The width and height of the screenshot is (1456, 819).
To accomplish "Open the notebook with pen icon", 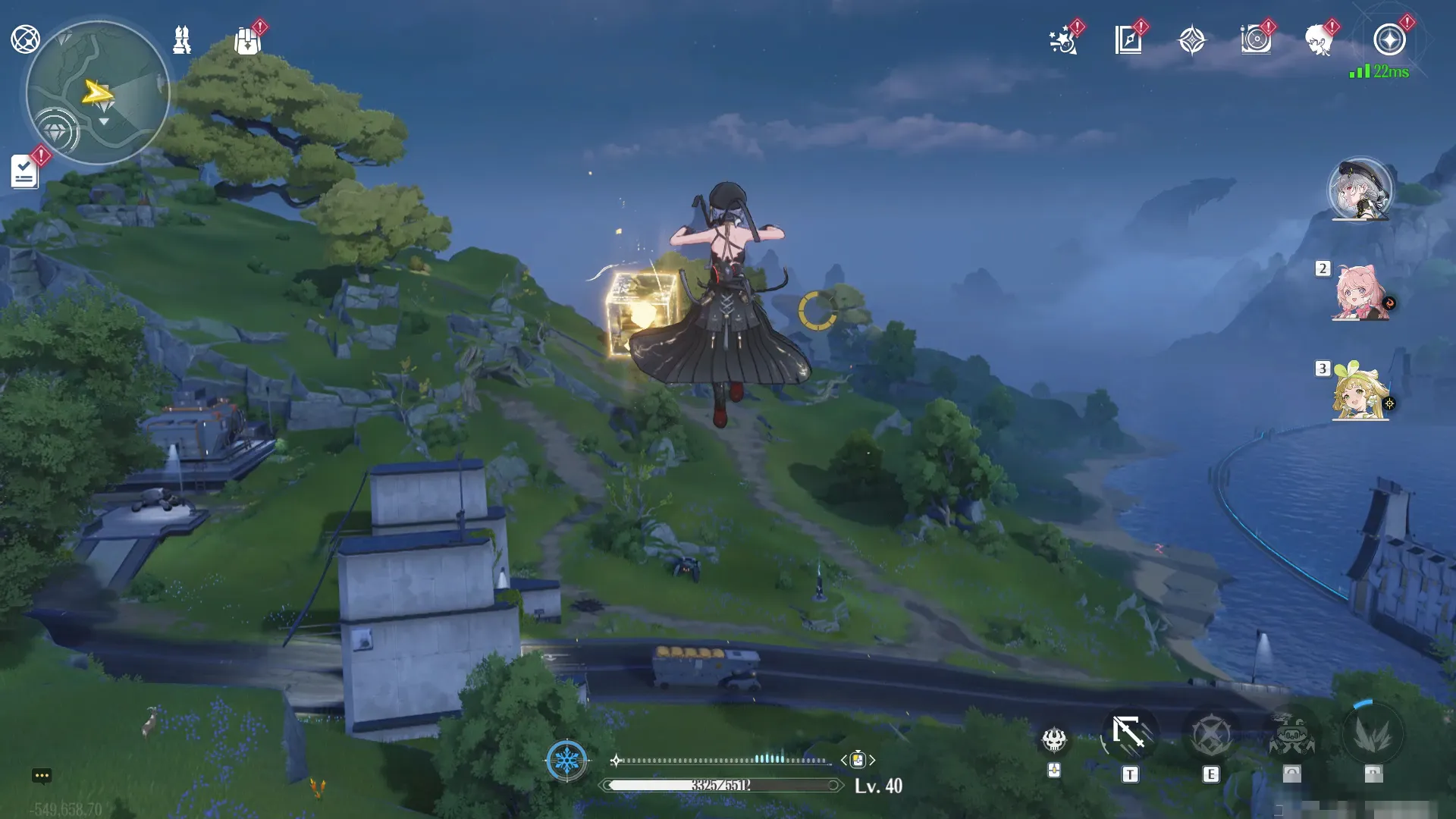I will 1128,40.
